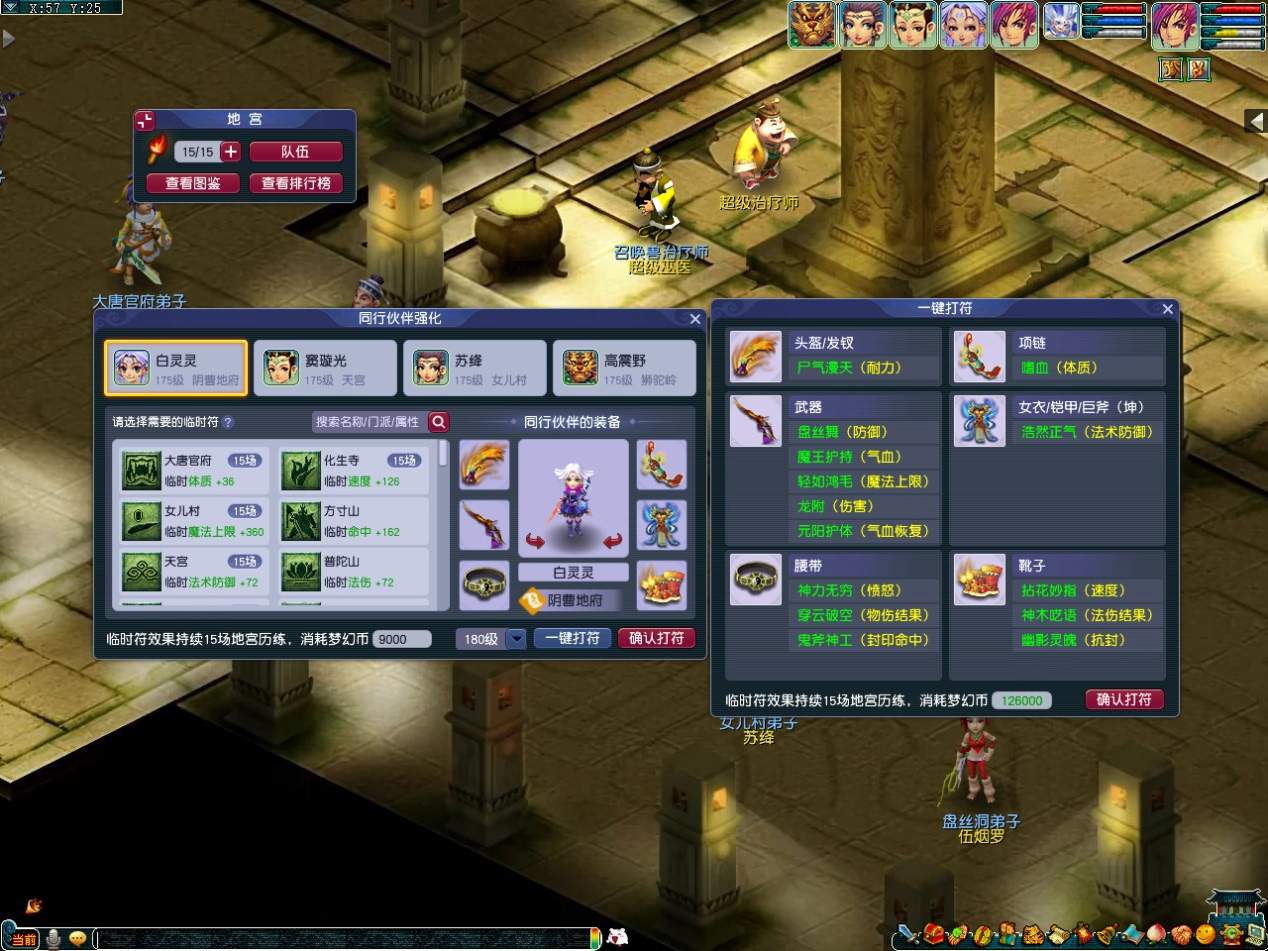Choose companion 苏绛 tab

coord(474,368)
